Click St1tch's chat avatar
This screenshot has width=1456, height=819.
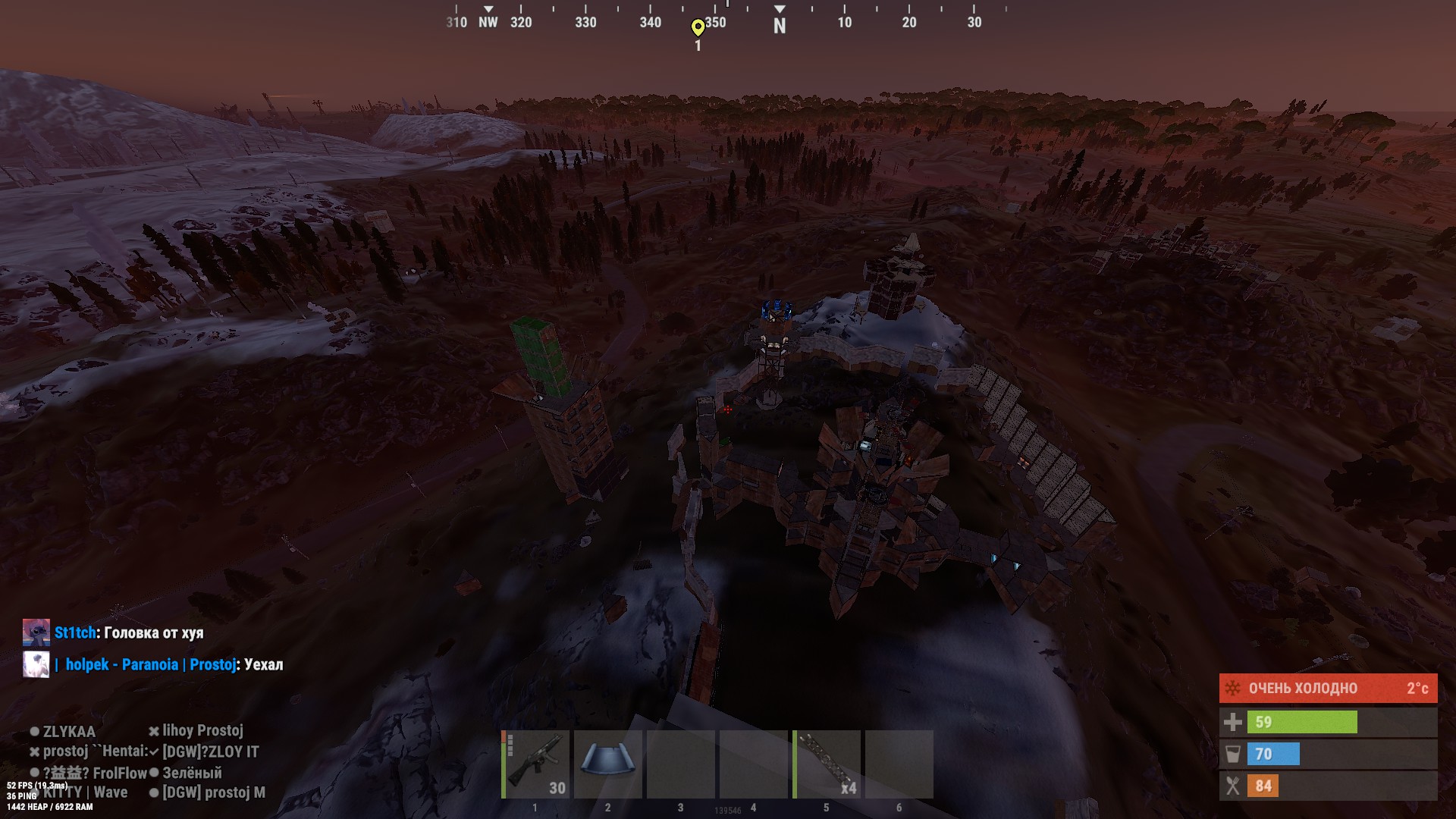36,632
